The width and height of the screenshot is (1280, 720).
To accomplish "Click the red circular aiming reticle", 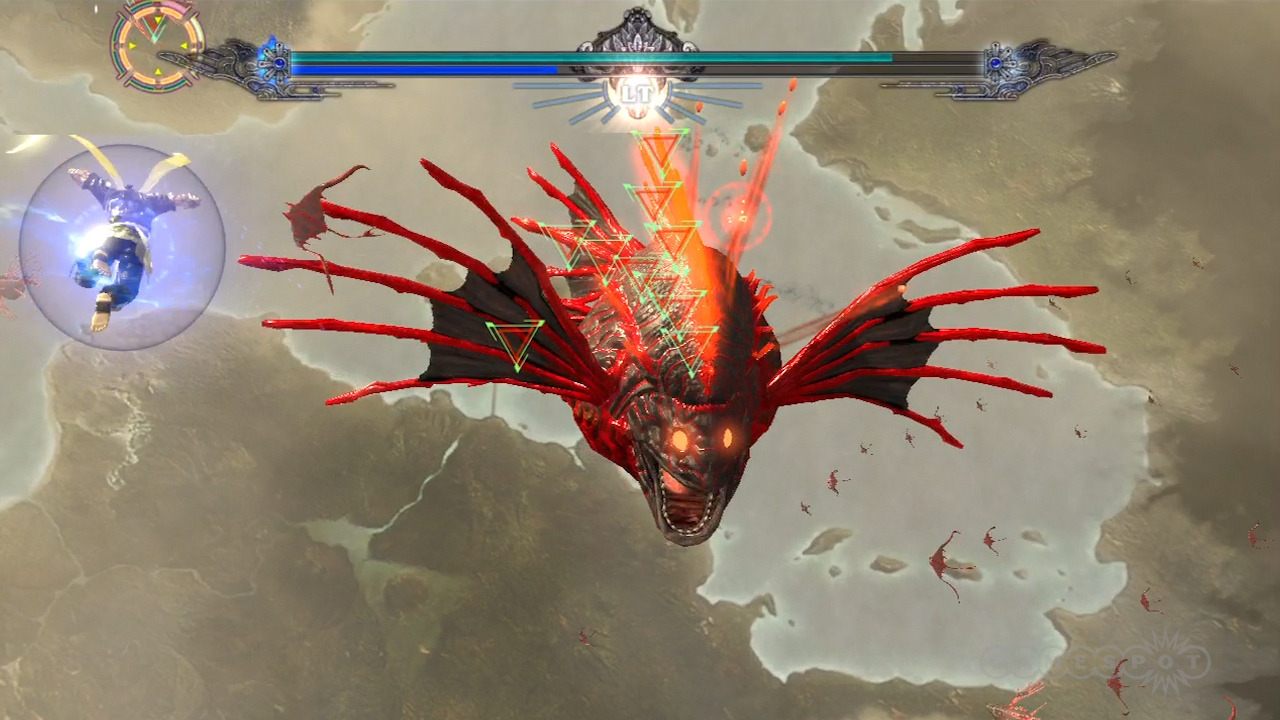I will click(x=740, y=214).
